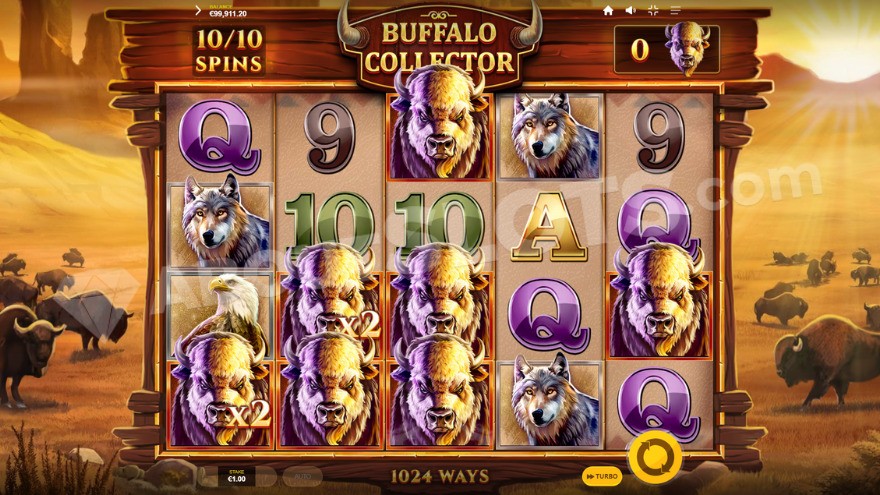The height and width of the screenshot is (495, 880).
Task: Toggle fullscreen mode icon
Action: [x=653, y=10]
